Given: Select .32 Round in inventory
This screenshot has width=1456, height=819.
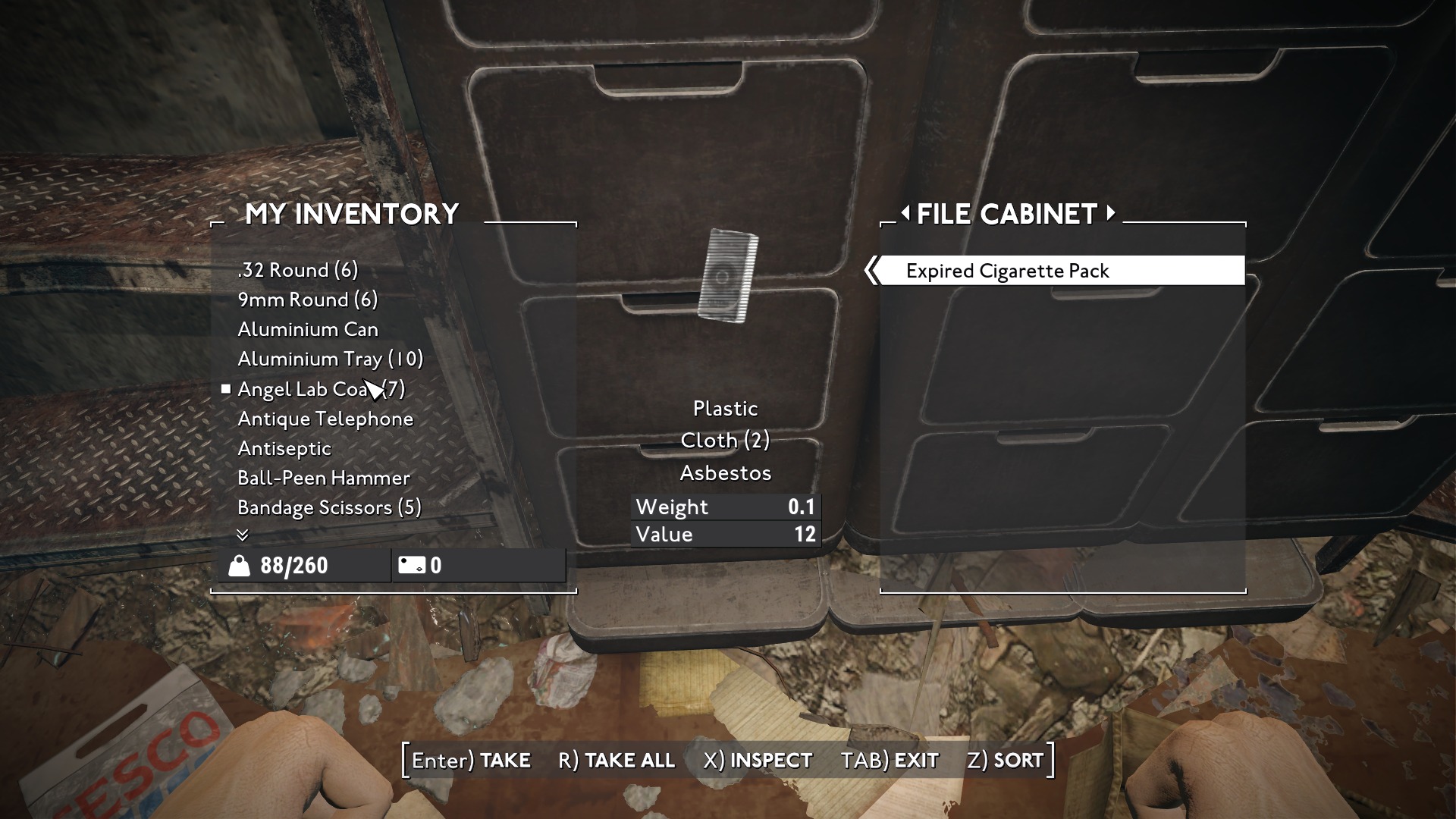Looking at the screenshot, I should pos(297,270).
